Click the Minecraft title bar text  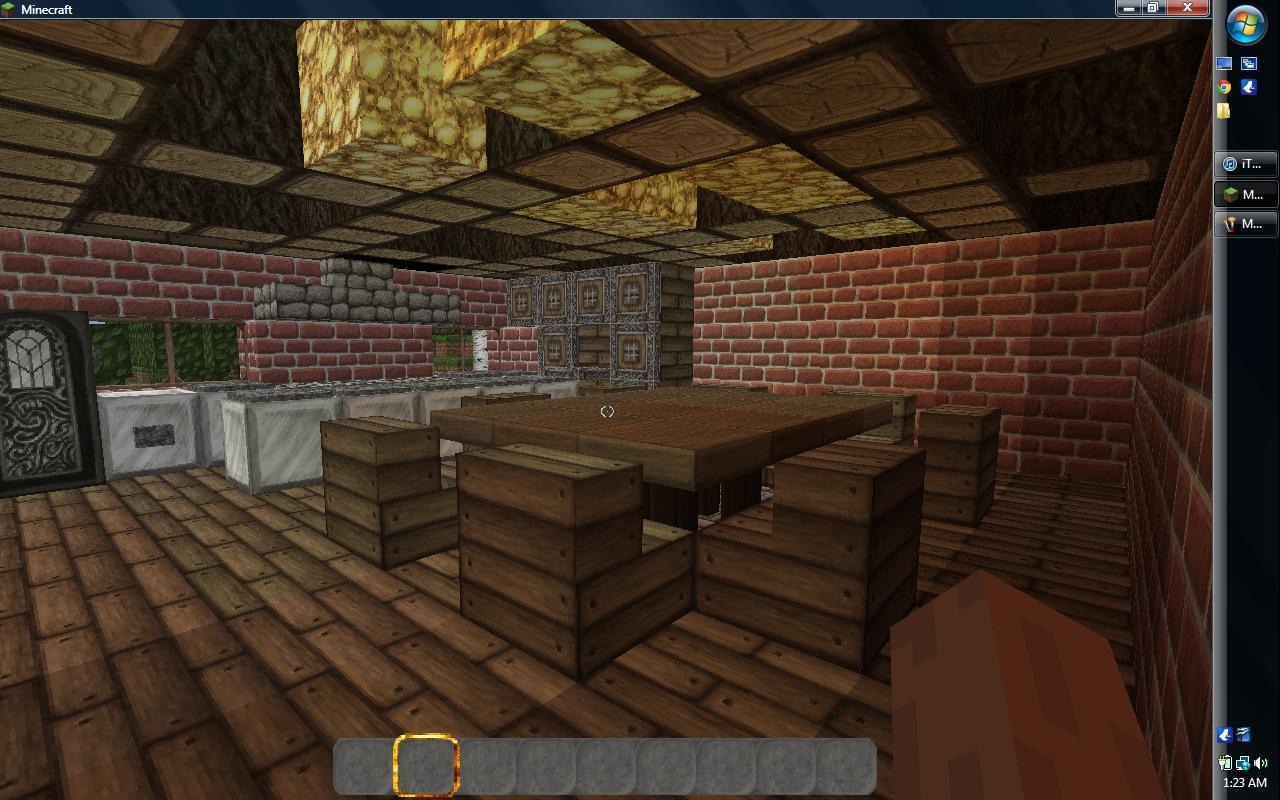(x=48, y=9)
